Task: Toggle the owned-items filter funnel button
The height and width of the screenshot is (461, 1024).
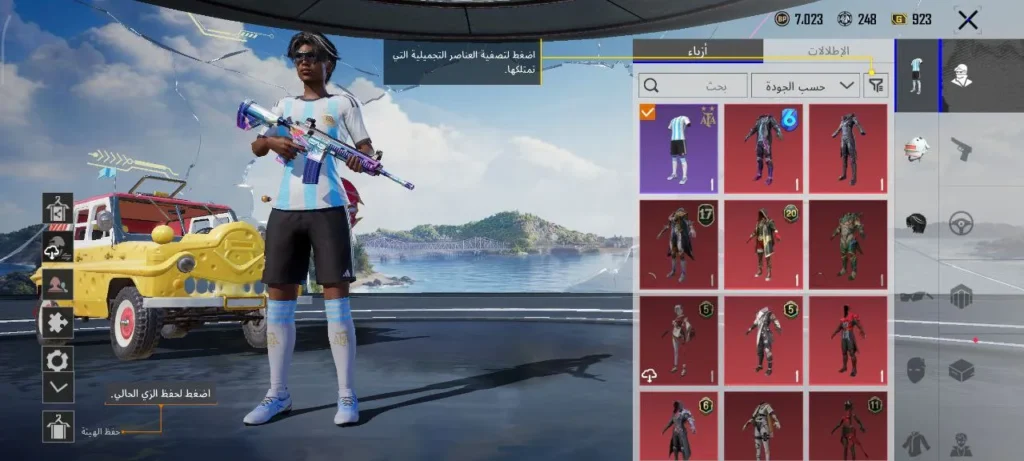Action: tap(876, 86)
